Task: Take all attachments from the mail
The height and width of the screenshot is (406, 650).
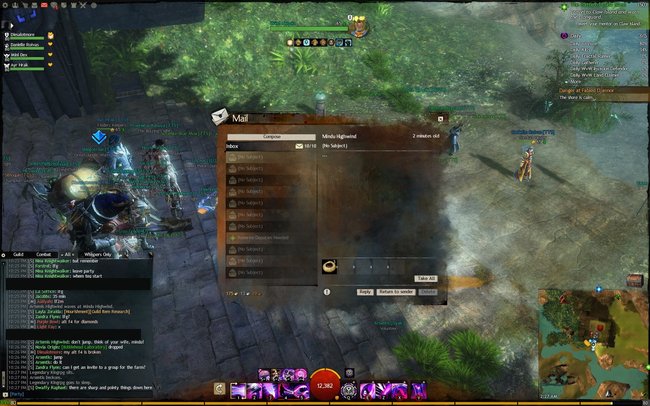Action: point(426,278)
